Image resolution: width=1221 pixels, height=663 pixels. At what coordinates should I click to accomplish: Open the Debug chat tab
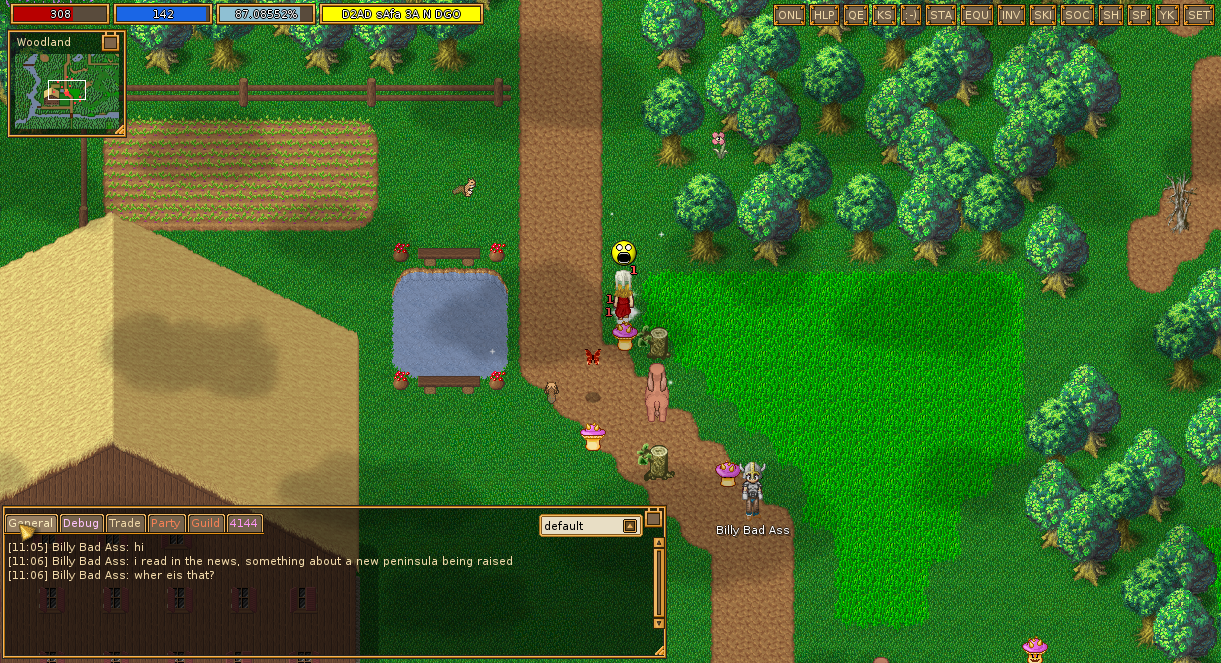[81, 523]
